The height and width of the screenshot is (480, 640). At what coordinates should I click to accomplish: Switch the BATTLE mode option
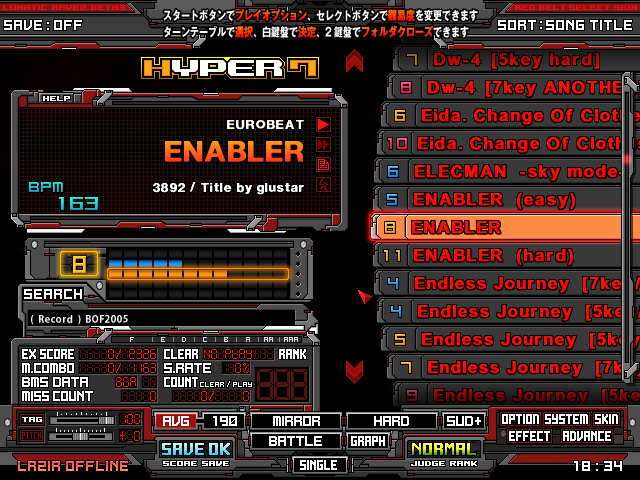pyautogui.click(x=294, y=441)
